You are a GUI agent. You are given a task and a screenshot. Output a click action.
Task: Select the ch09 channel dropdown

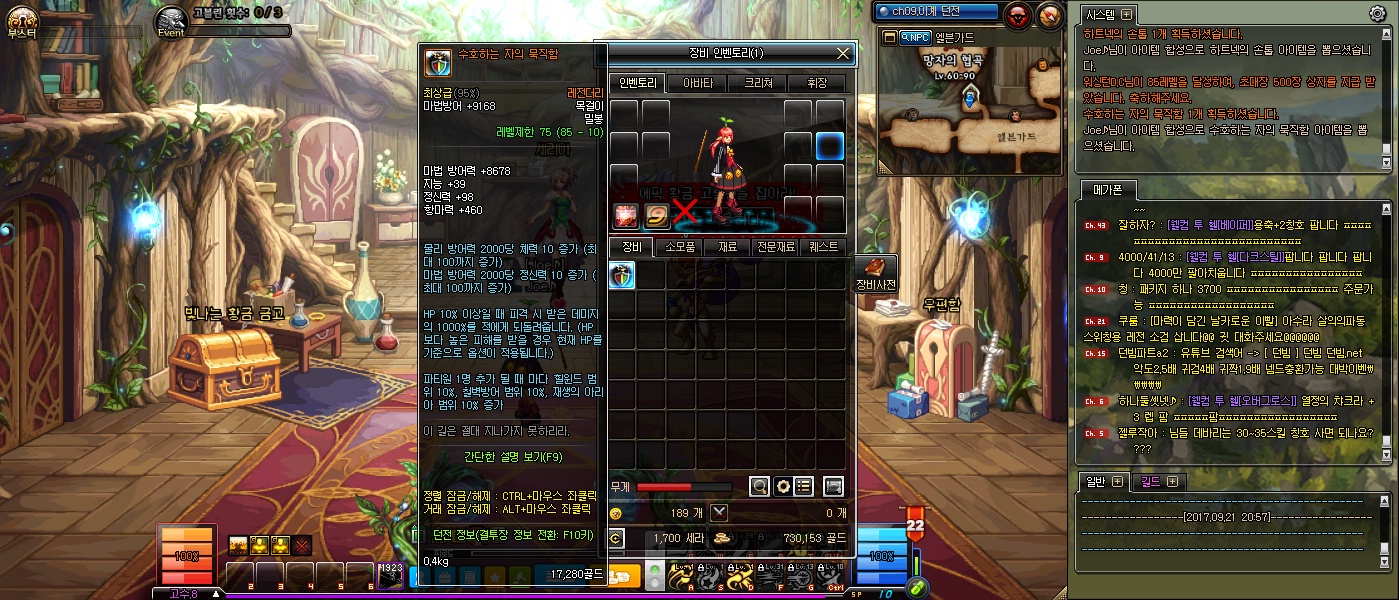point(936,12)
